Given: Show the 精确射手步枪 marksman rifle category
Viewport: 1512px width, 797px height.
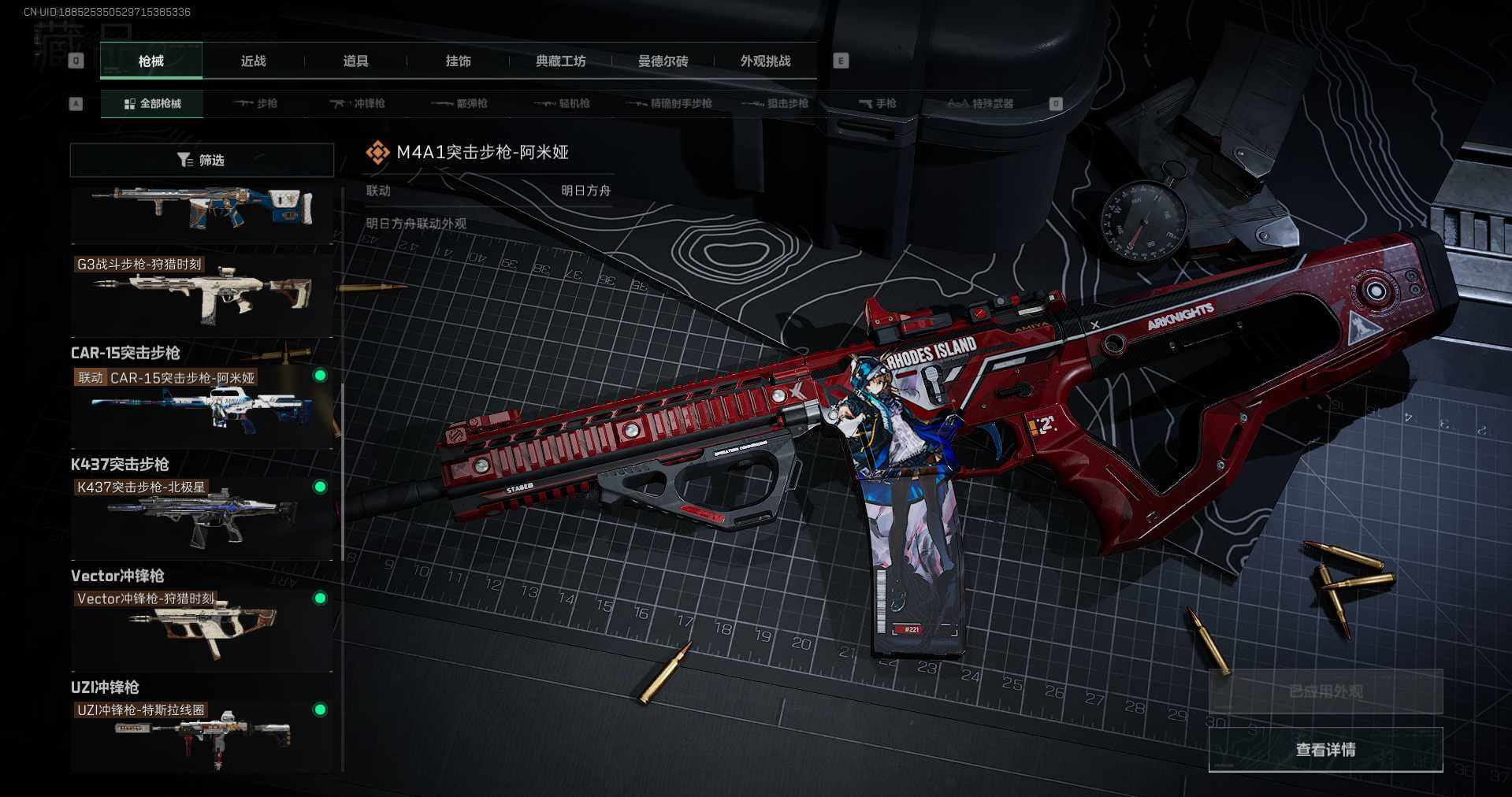Looking at the screenshot, I should [669, 103].
